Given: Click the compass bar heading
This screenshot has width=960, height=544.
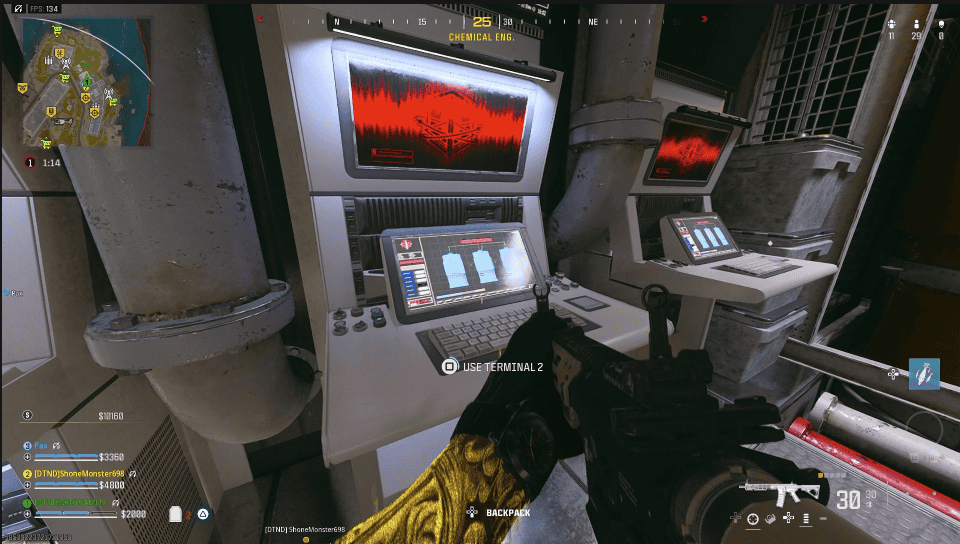Looking at the screenshot, I should 482,22.
